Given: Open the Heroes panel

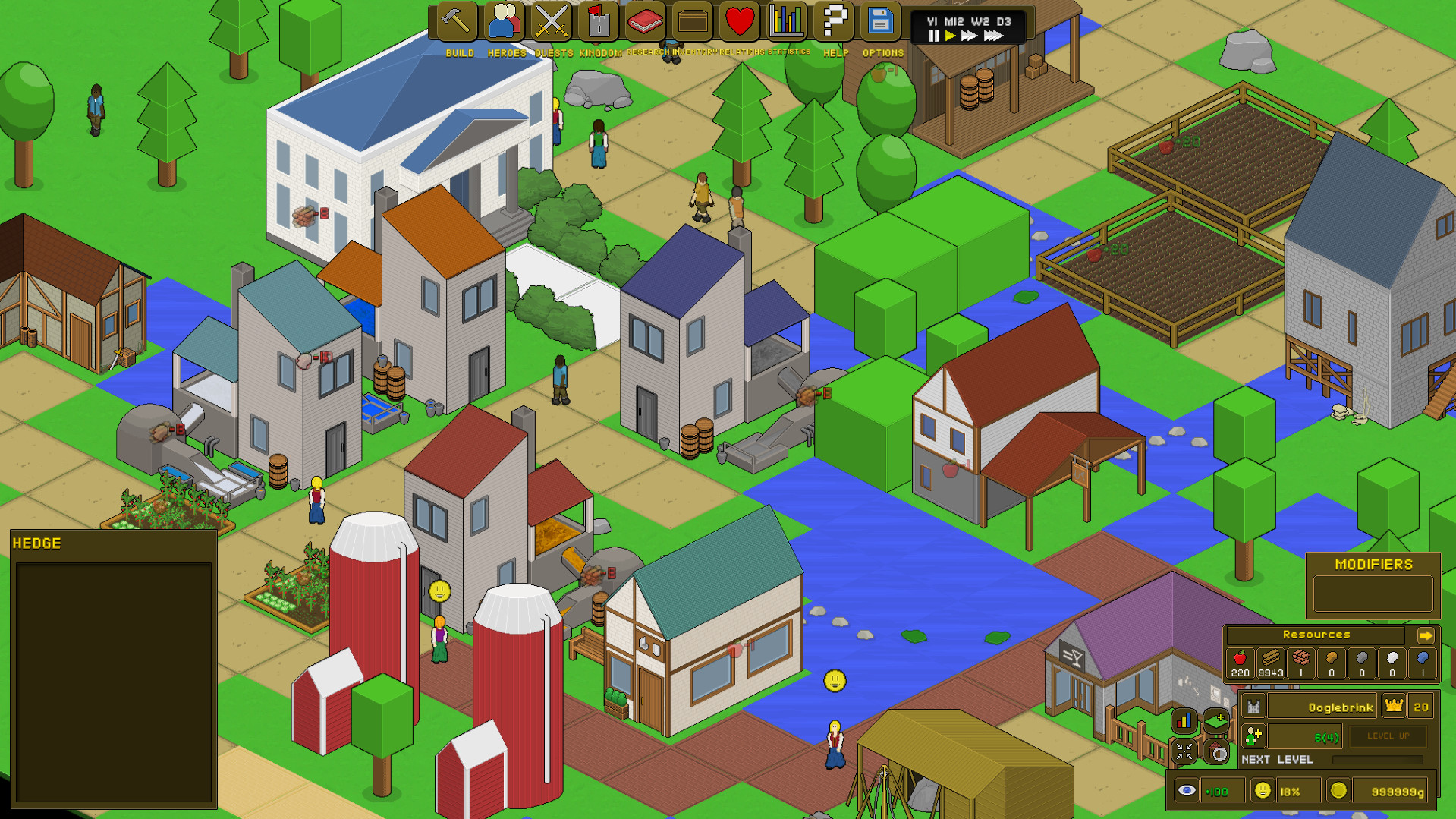Looking at the screenshot, I should pos(505,22).
